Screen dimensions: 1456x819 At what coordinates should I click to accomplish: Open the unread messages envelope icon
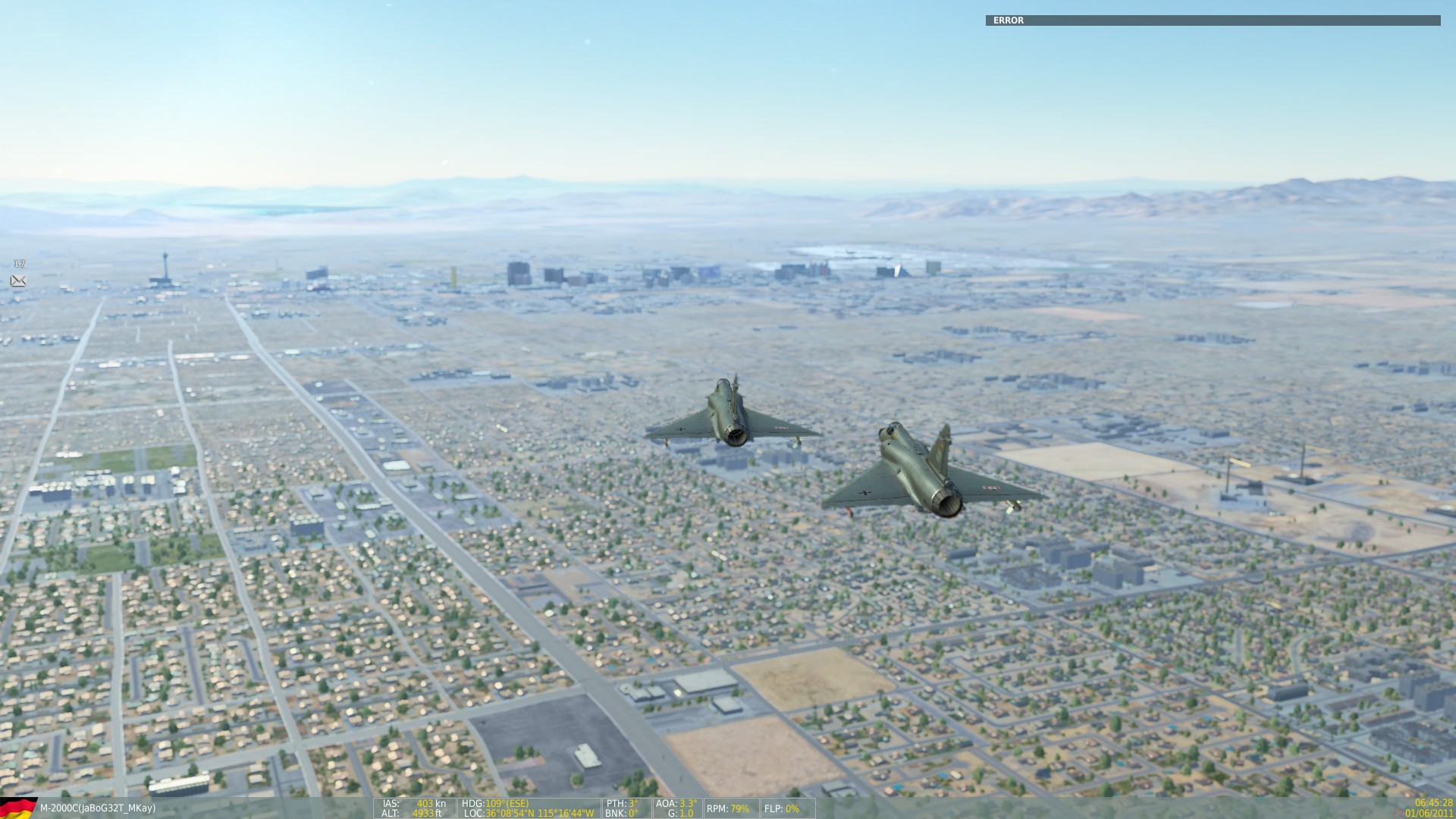pyautogui.click(x=18, y=281)
